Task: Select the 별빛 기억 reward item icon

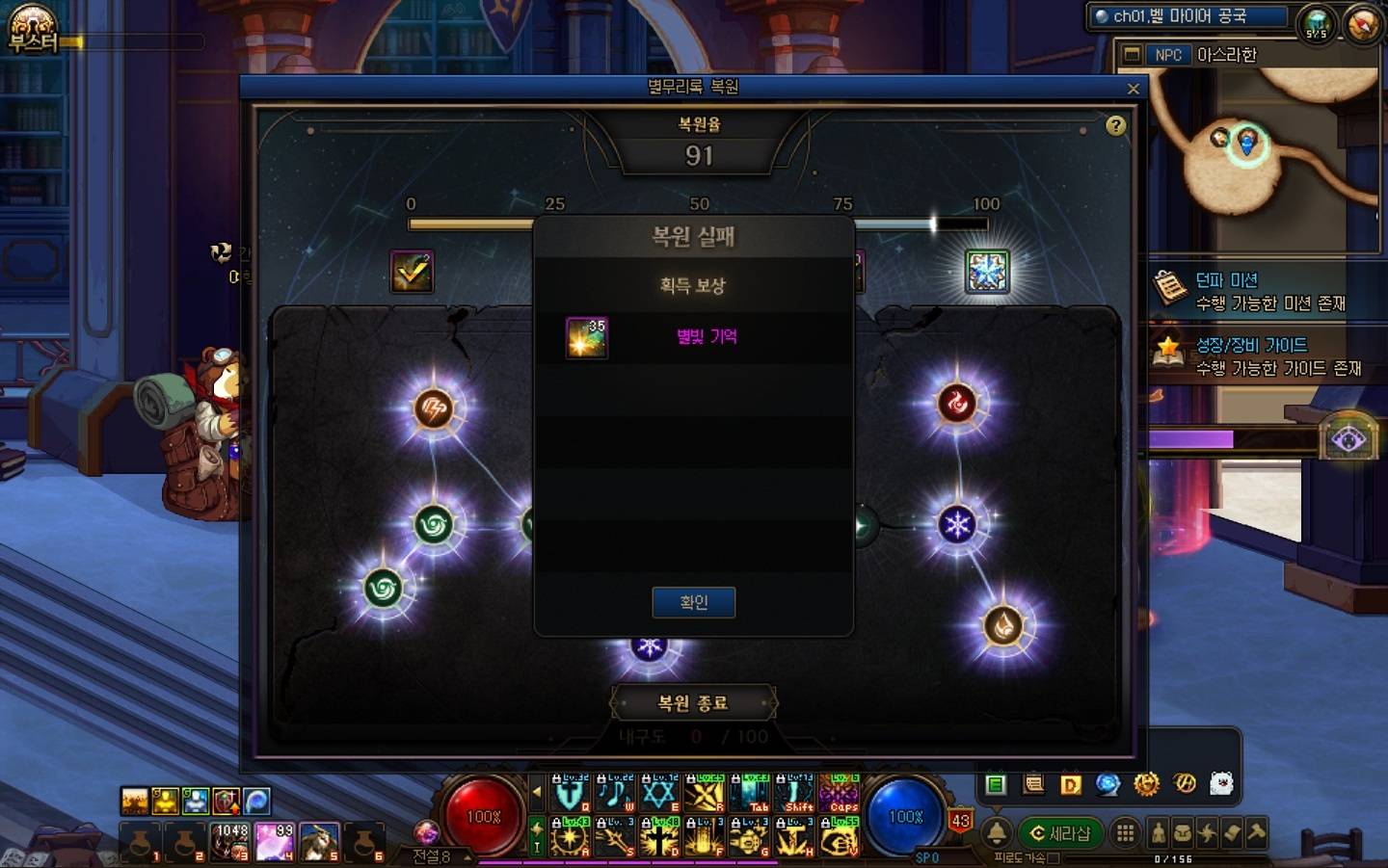Action: pos(586,337)
